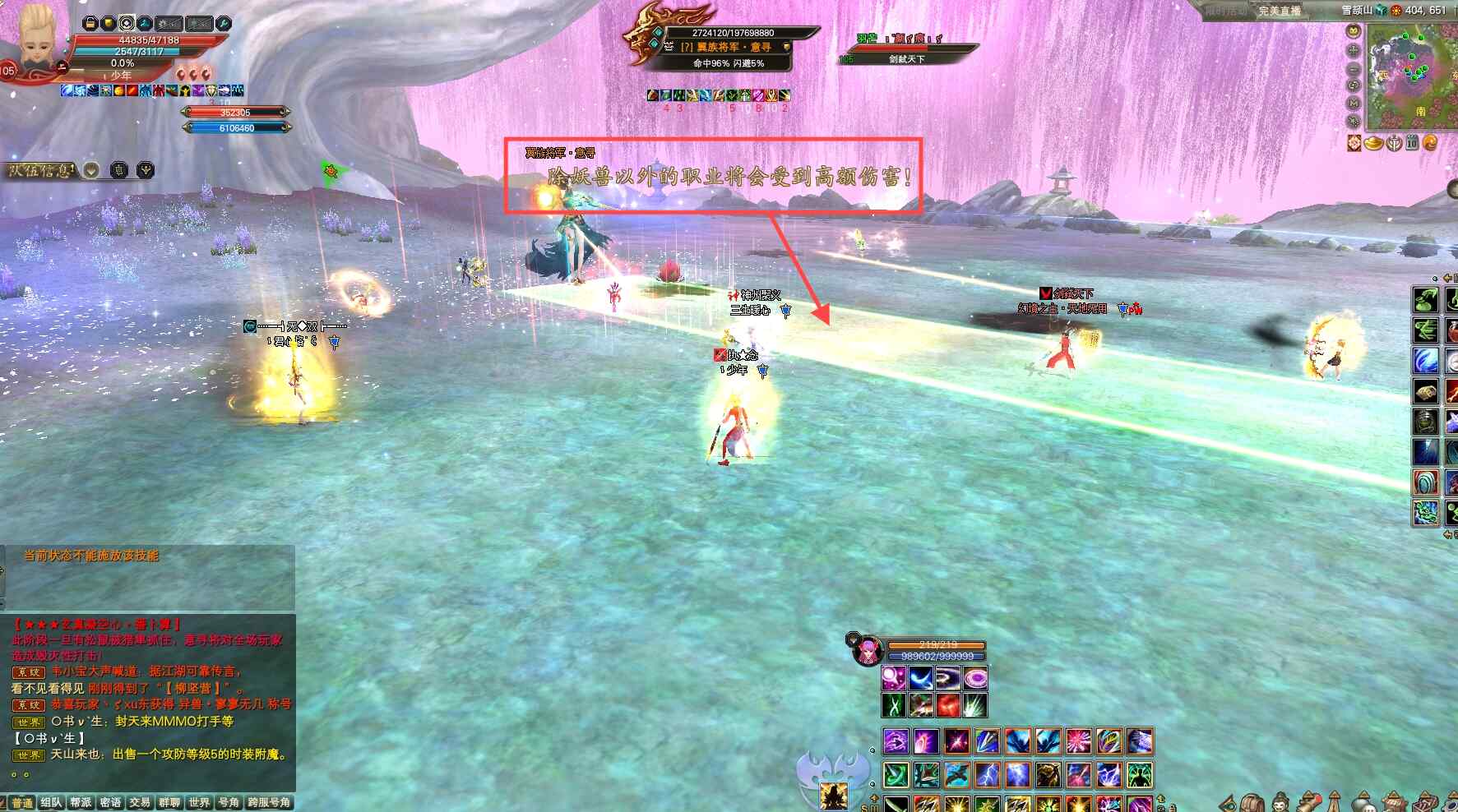This screenshot has width=1458, height=812.
Task: Switch to the 交易 trade chat tab
Action: [140, 803]
